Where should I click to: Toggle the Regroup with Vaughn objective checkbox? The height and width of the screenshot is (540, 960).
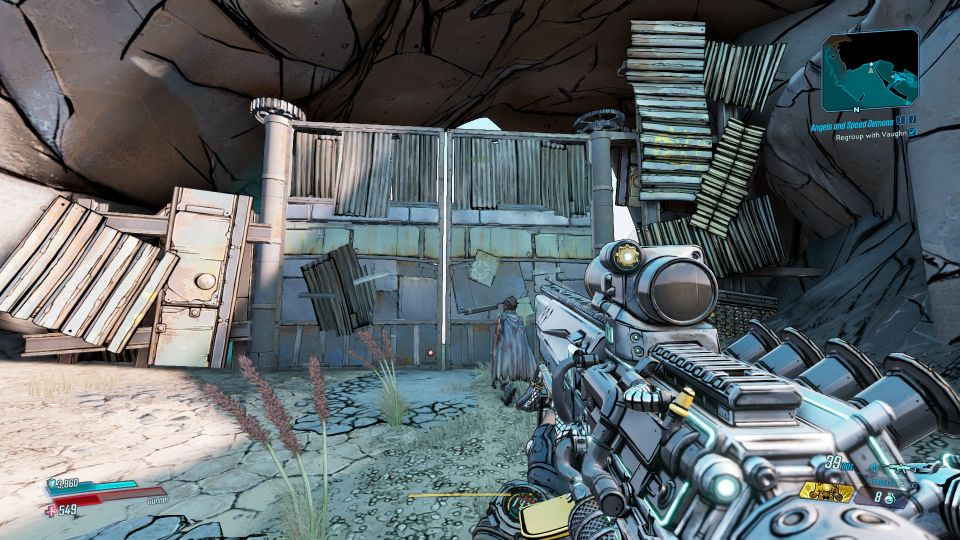913,132
